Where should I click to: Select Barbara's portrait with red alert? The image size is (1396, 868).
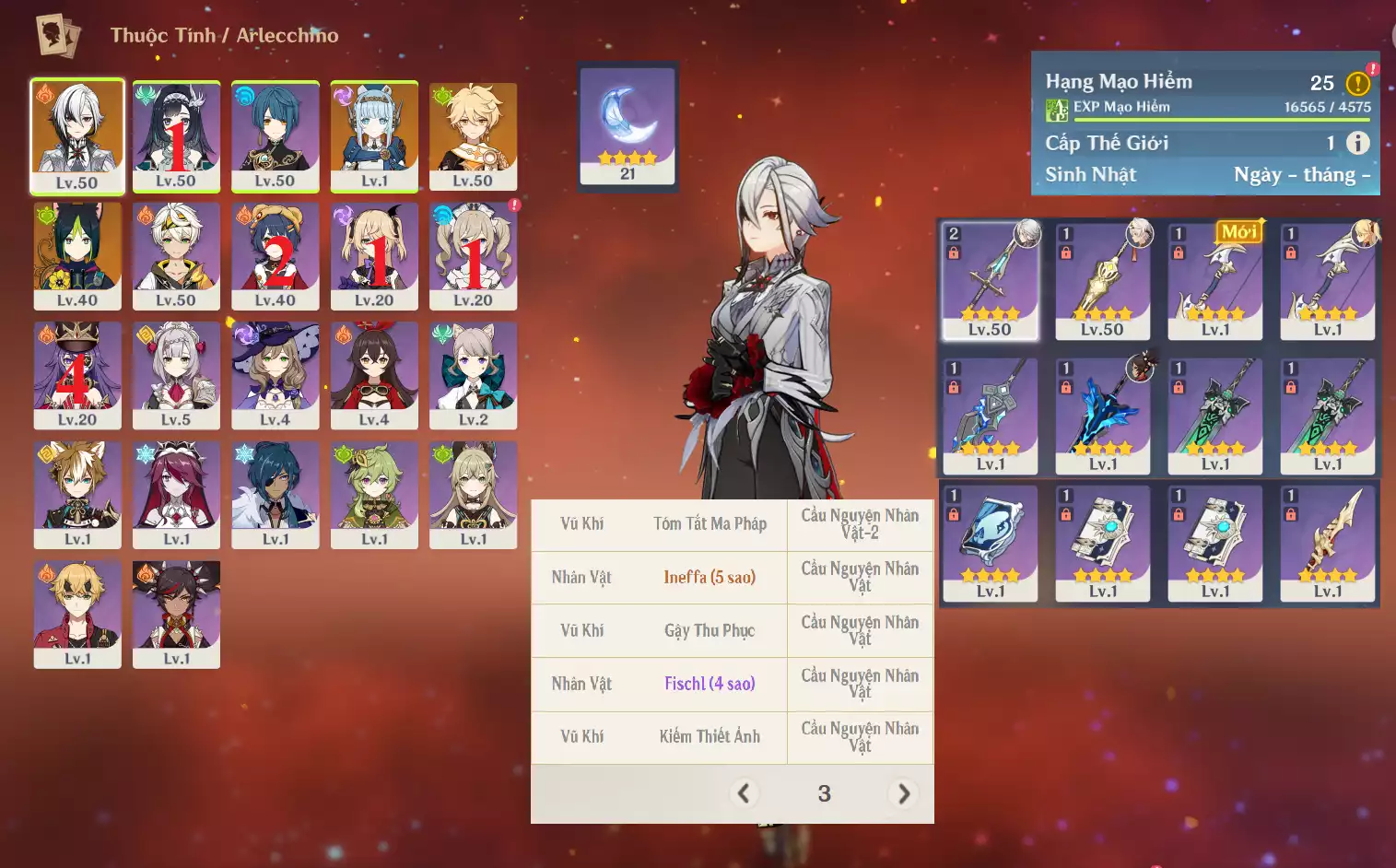pos(473,255)
